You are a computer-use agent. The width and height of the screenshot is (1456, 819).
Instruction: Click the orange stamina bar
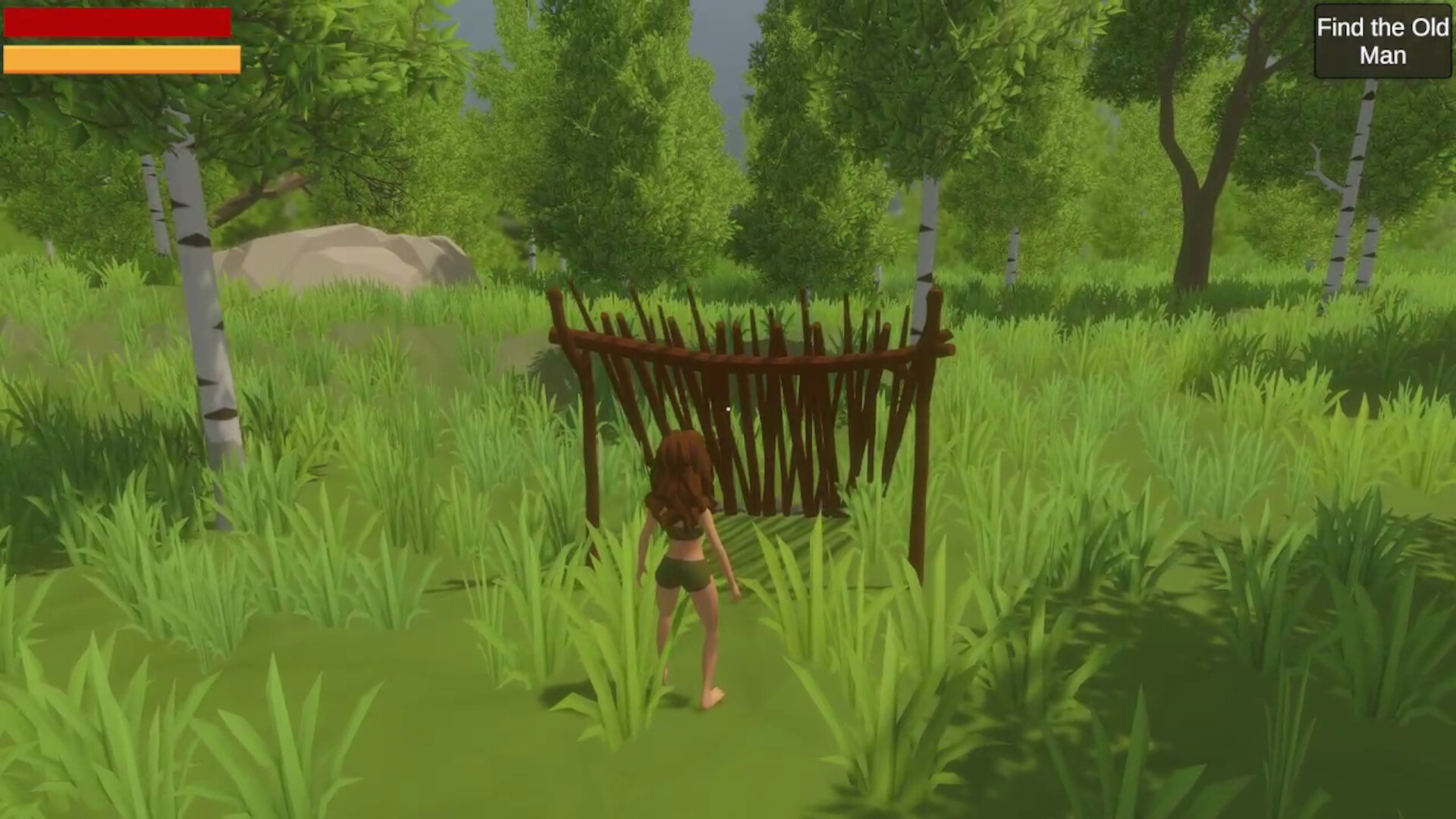(121, 58)
